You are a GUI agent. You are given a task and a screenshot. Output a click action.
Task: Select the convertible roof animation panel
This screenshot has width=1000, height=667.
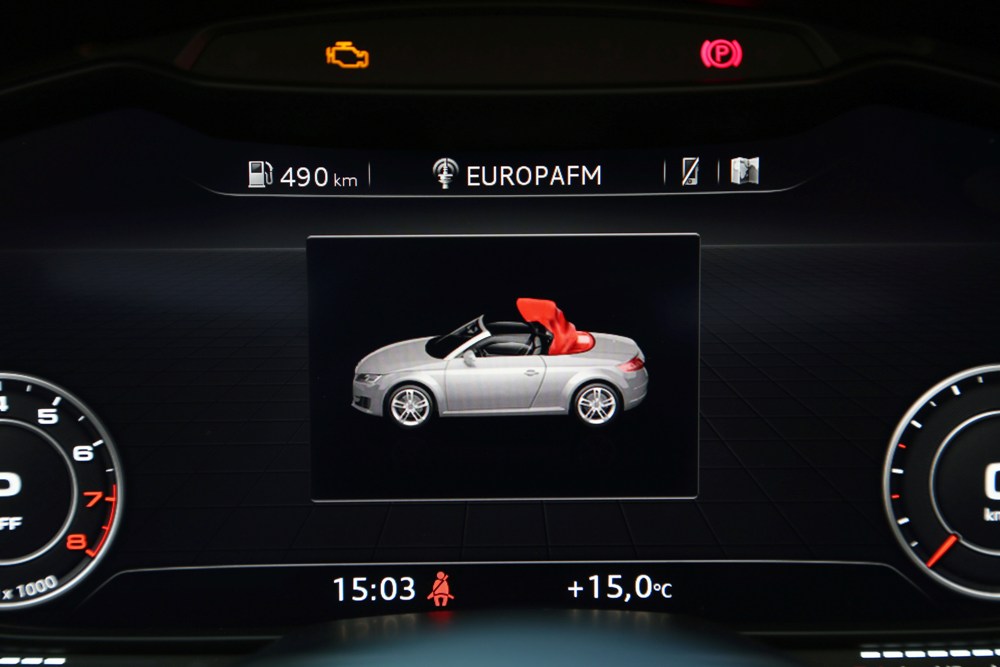click(x=502, y=366)
